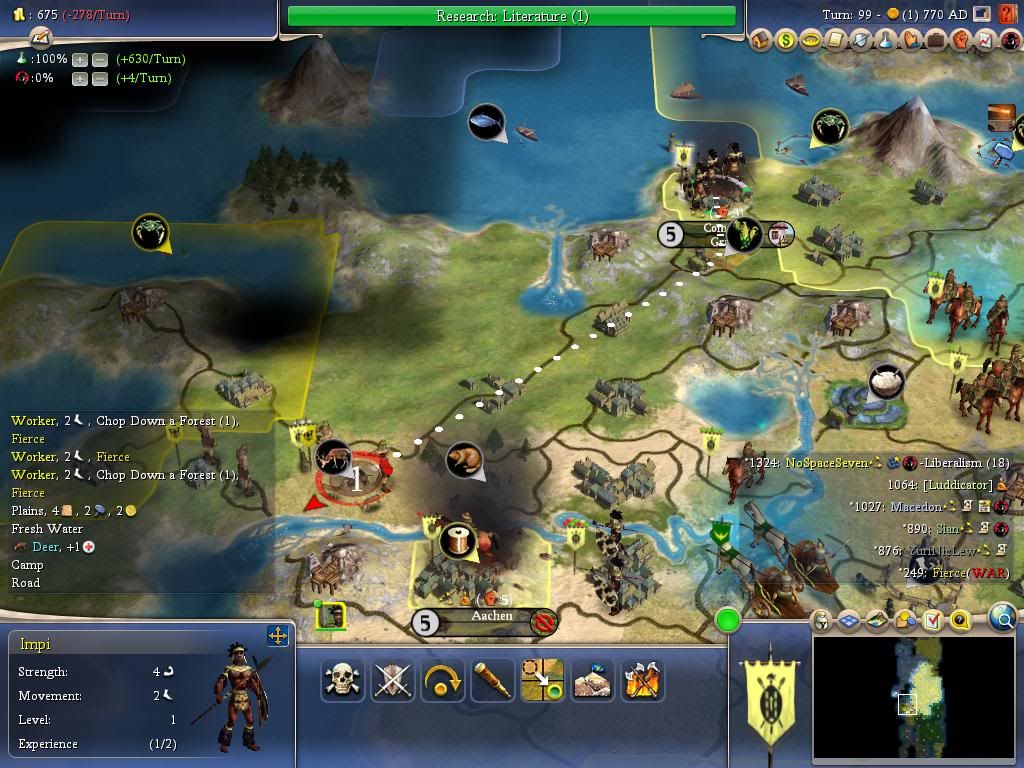Open the technology advisor flask icon
Screen dimensions: 1024x768
tap(886, 40)
